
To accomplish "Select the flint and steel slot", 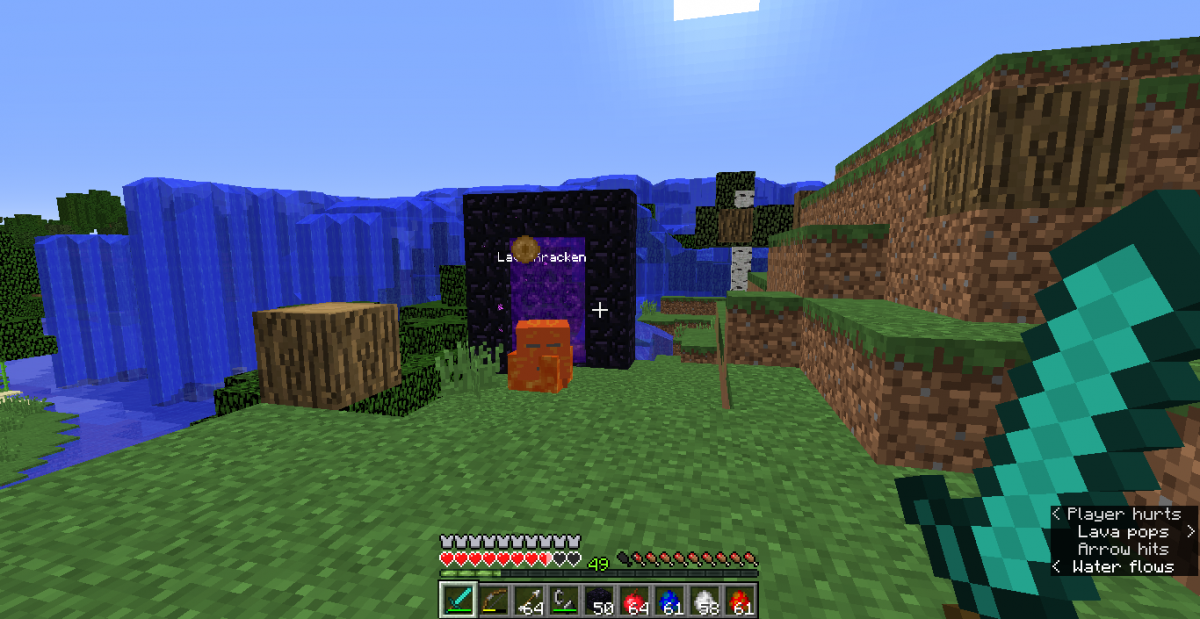I will point(564,599).
